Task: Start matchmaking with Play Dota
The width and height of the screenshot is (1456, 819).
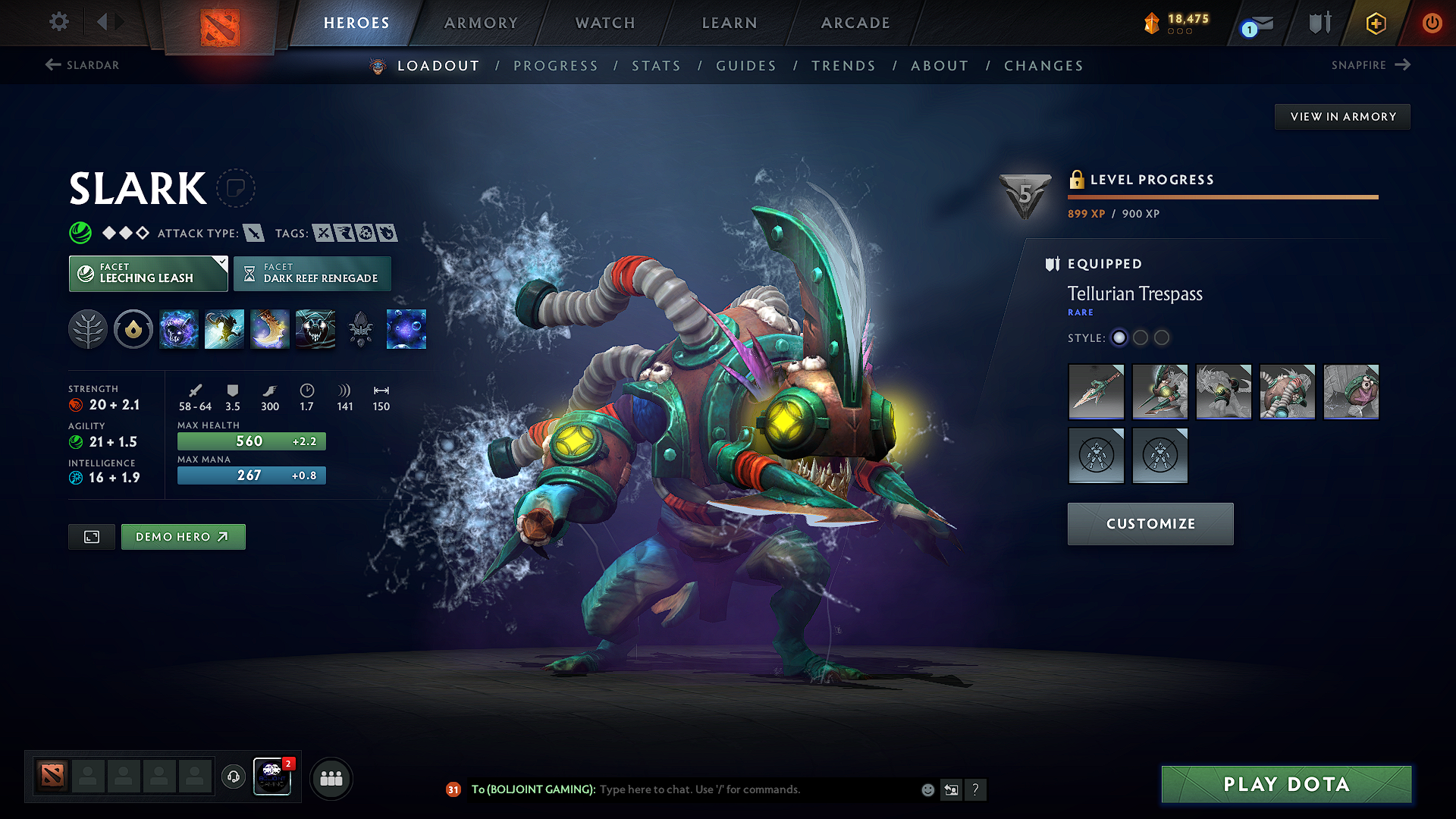Action: (1286, 784)
